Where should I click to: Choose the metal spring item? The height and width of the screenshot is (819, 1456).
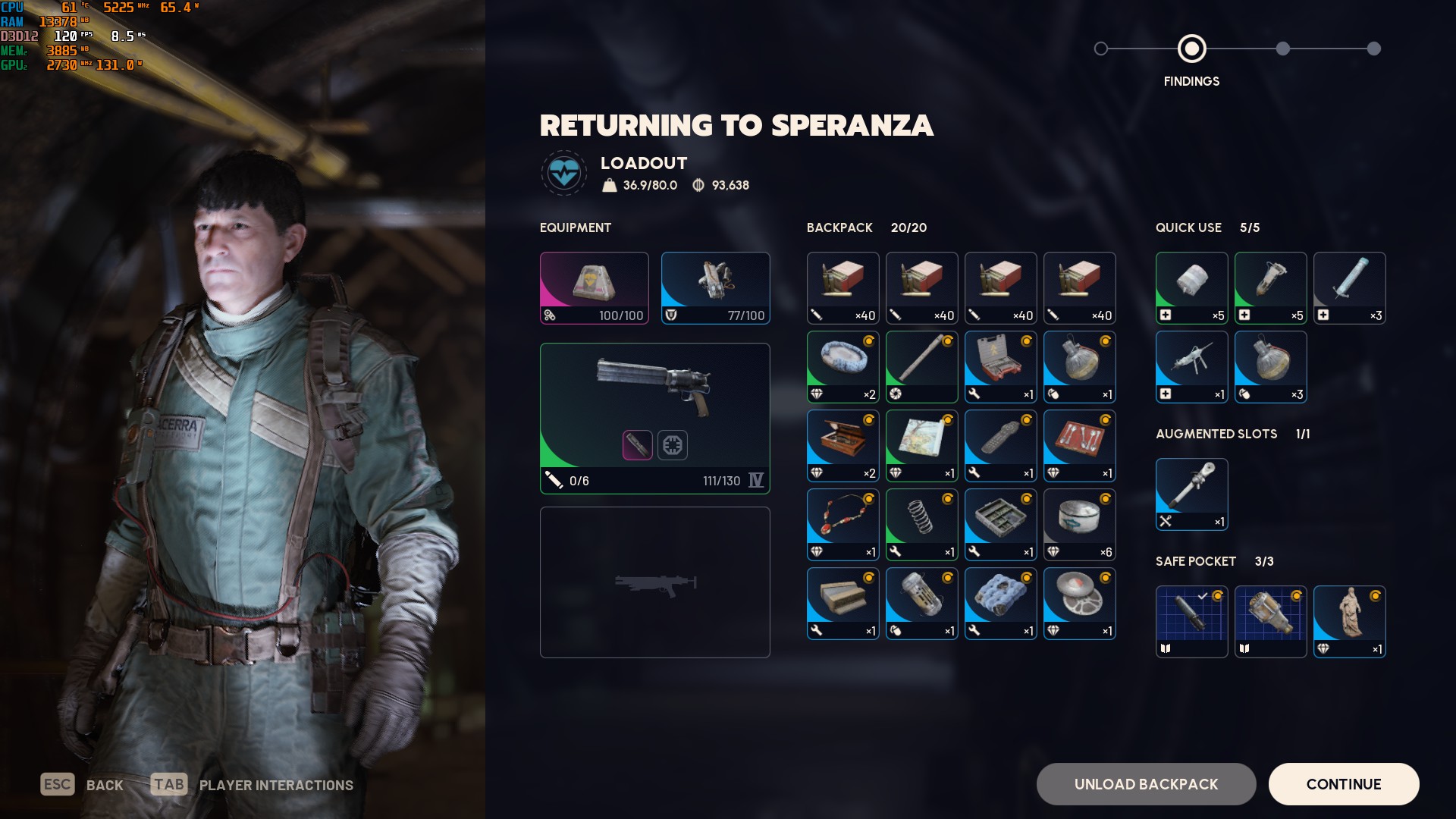[x=921, y=524]
